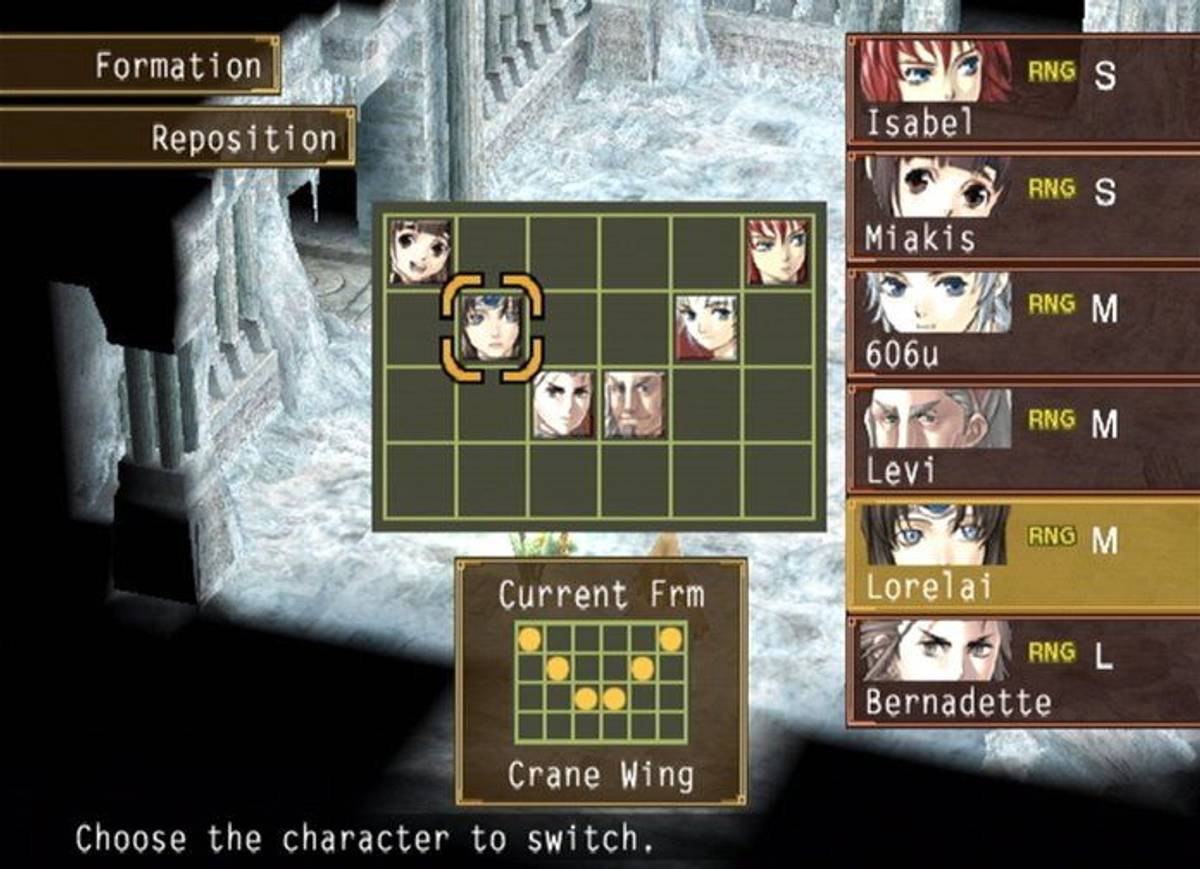The height and width of the screenshot is (869, 1200).
Task: Choose Levi in the party list
Action: tap(1020, 438)
